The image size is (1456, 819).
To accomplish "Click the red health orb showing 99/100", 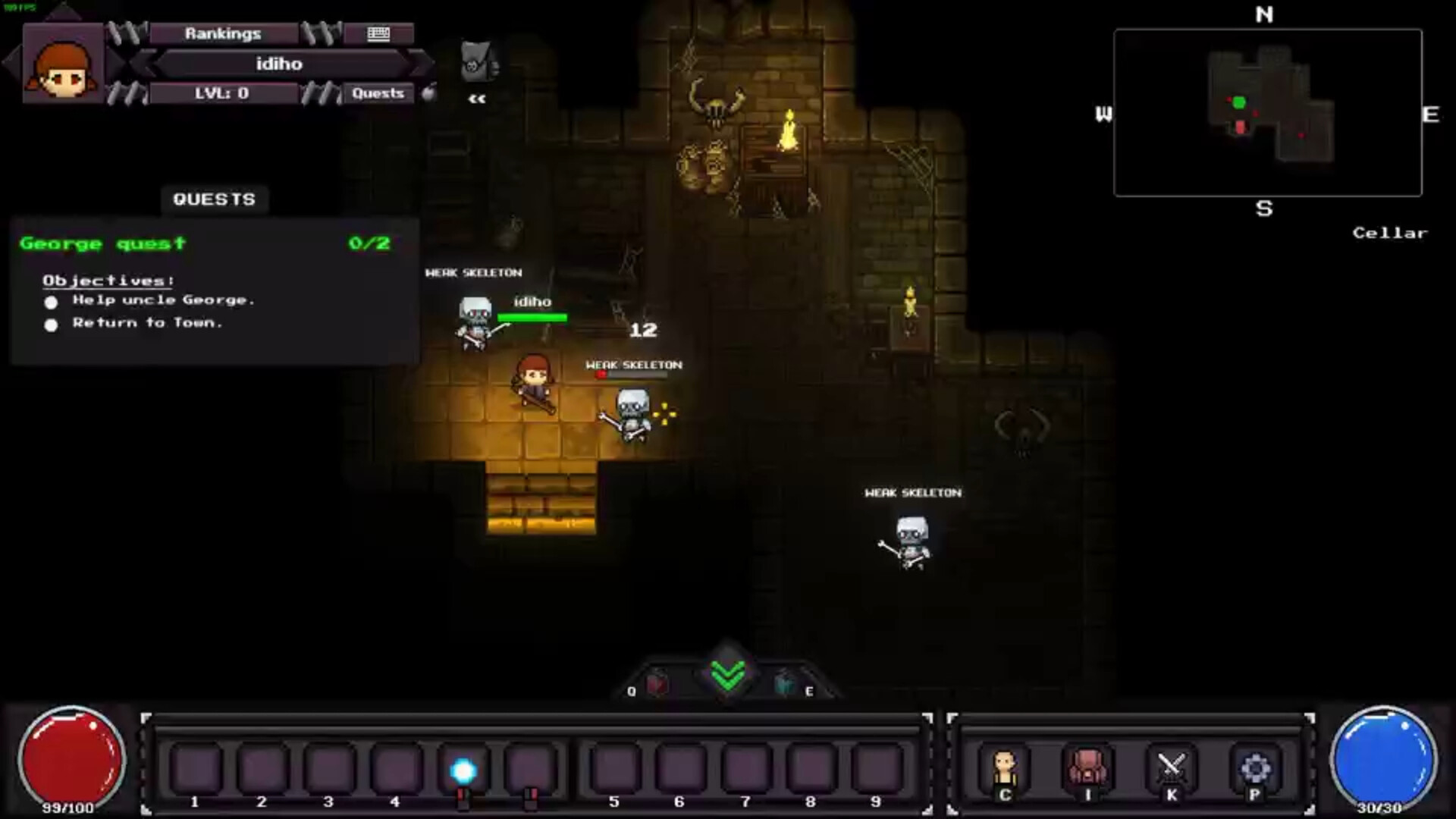I will tap(72, 755).
